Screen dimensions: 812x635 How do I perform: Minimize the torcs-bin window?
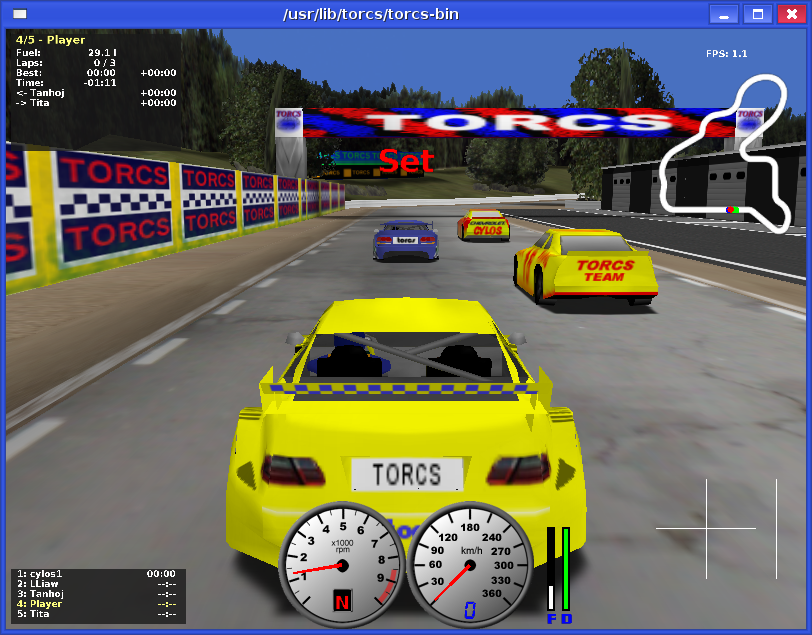click(724, 15)
